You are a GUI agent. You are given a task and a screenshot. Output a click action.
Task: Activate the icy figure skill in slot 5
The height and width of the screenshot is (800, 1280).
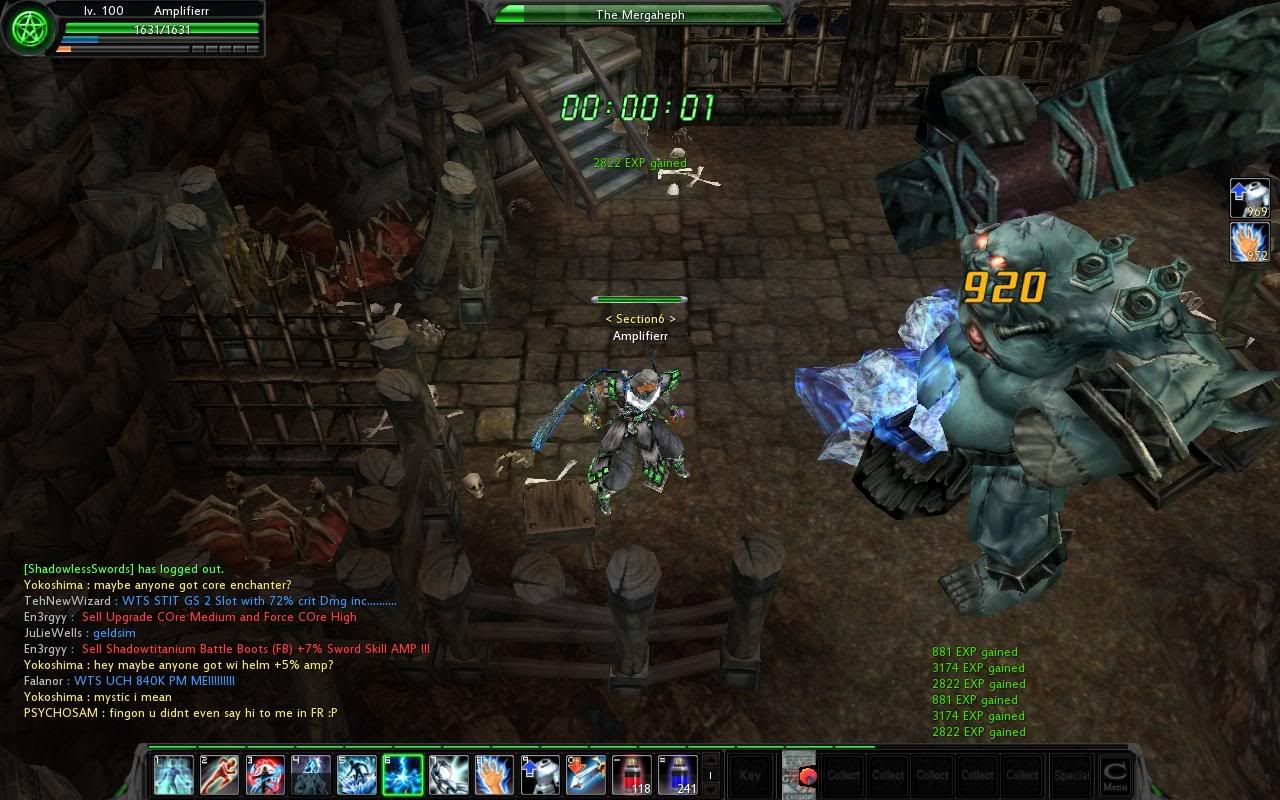(x=357, y=775)
